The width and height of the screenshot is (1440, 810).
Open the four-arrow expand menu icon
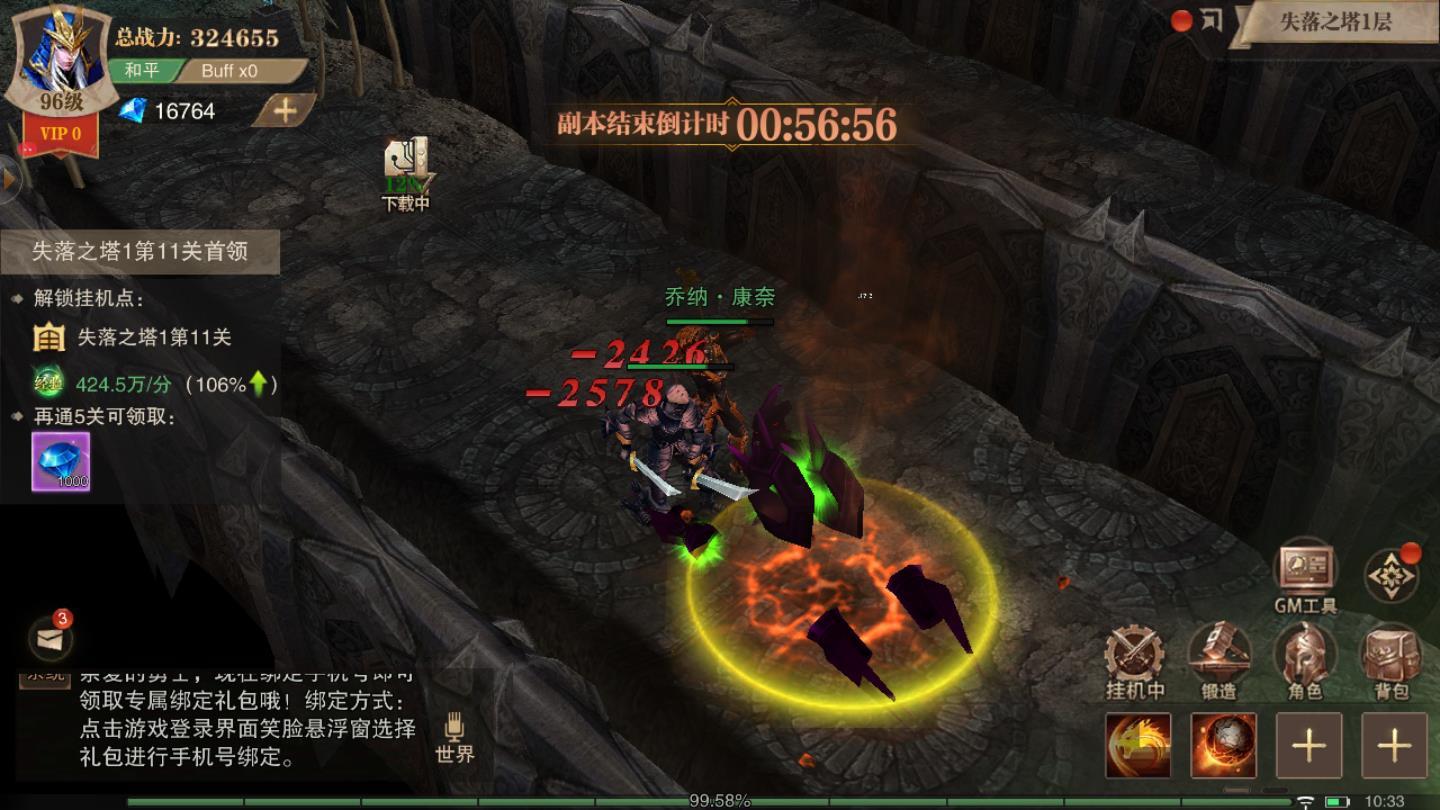tap(1391, 575)
